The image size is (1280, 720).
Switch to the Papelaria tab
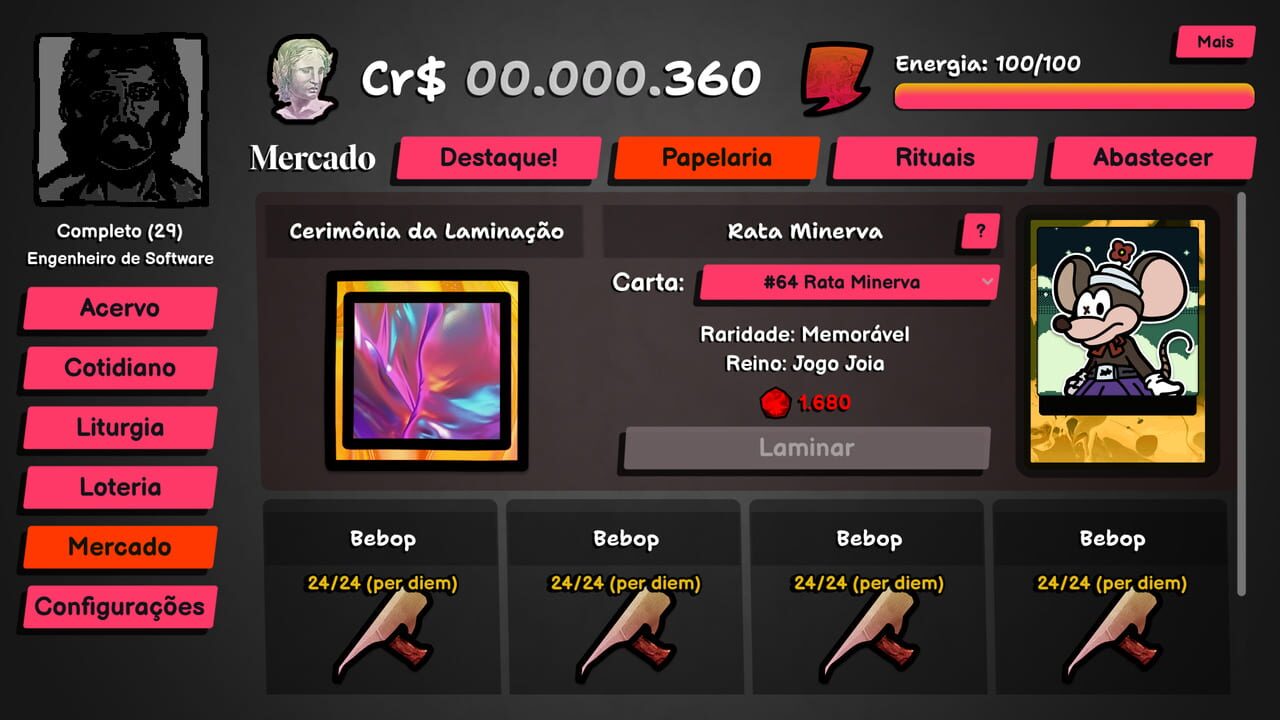coord(715,157)
